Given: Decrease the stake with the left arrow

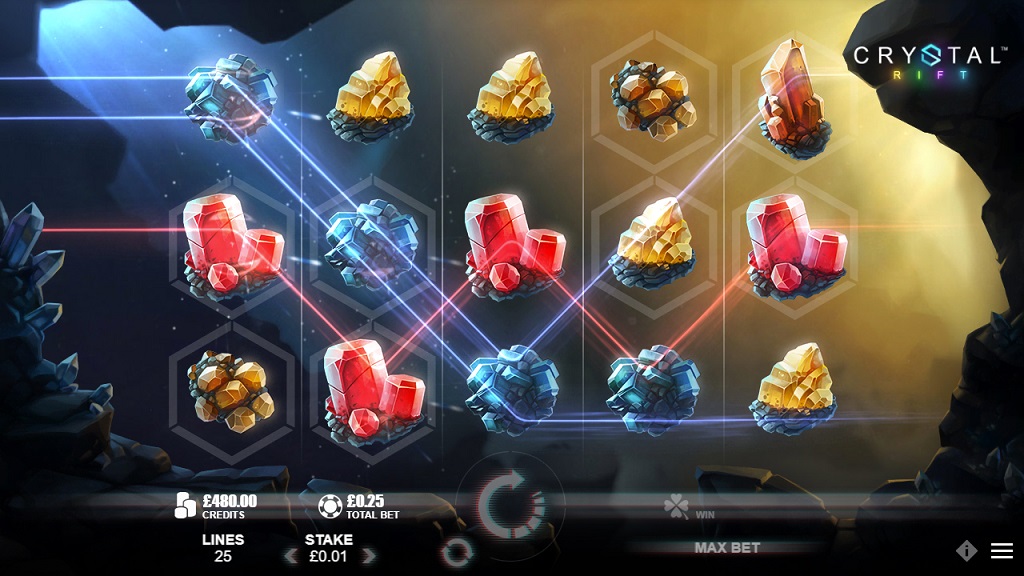Looking at the screenshot, I should 291,556.
